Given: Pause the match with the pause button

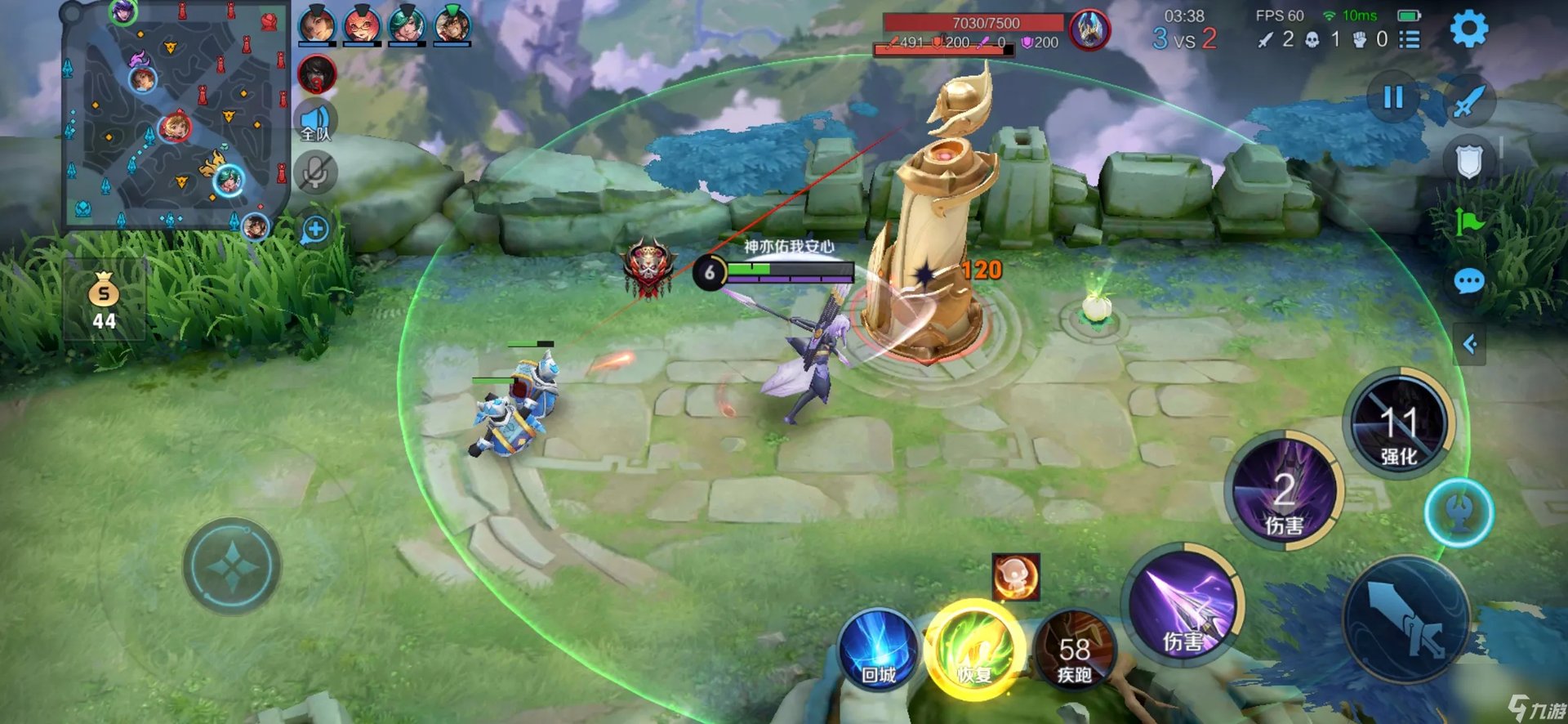Looking at the screenshot, I should click(1393, 98).
